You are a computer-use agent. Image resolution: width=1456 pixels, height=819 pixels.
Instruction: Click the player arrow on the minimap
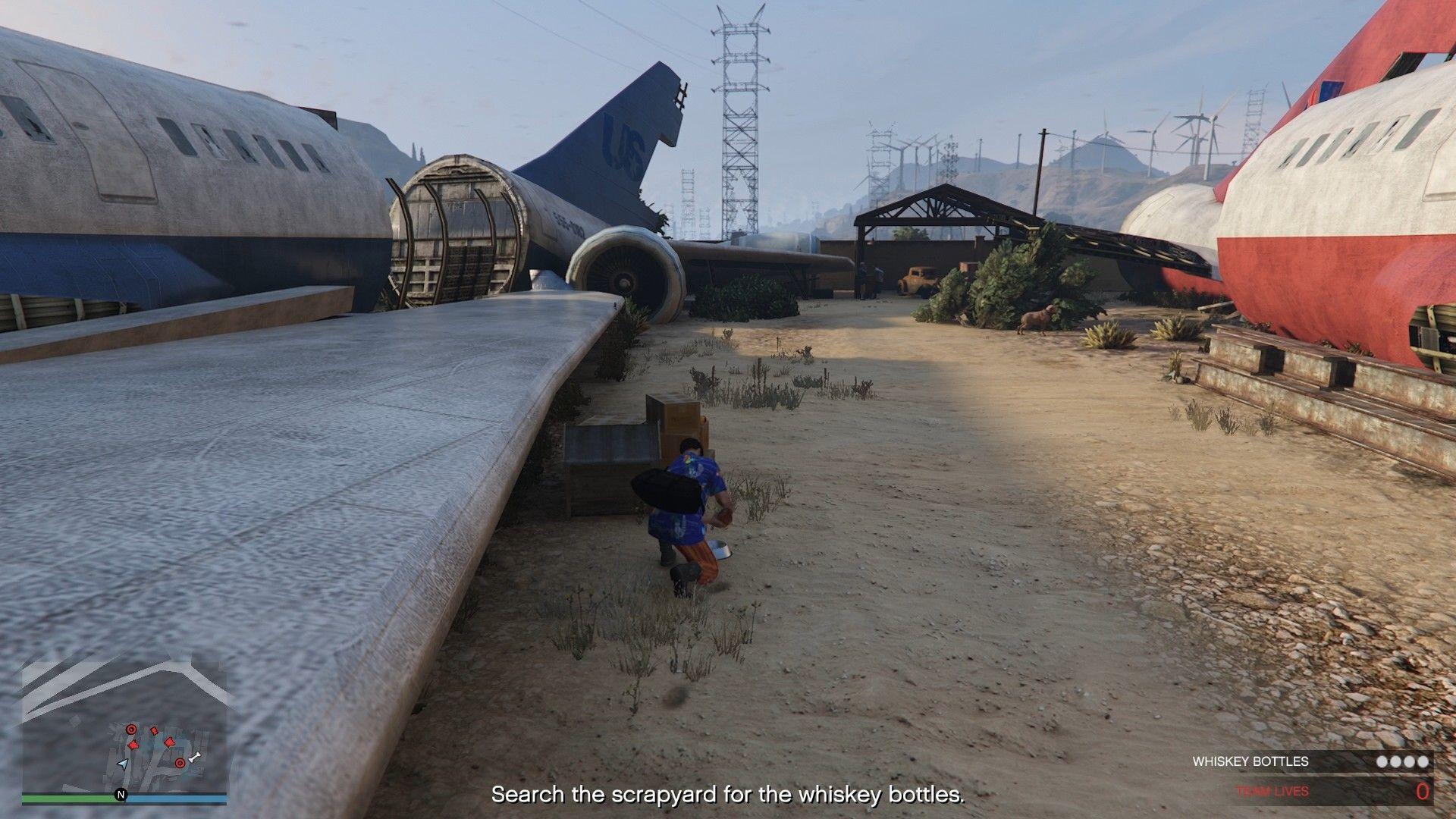click(x=123, y=764)
